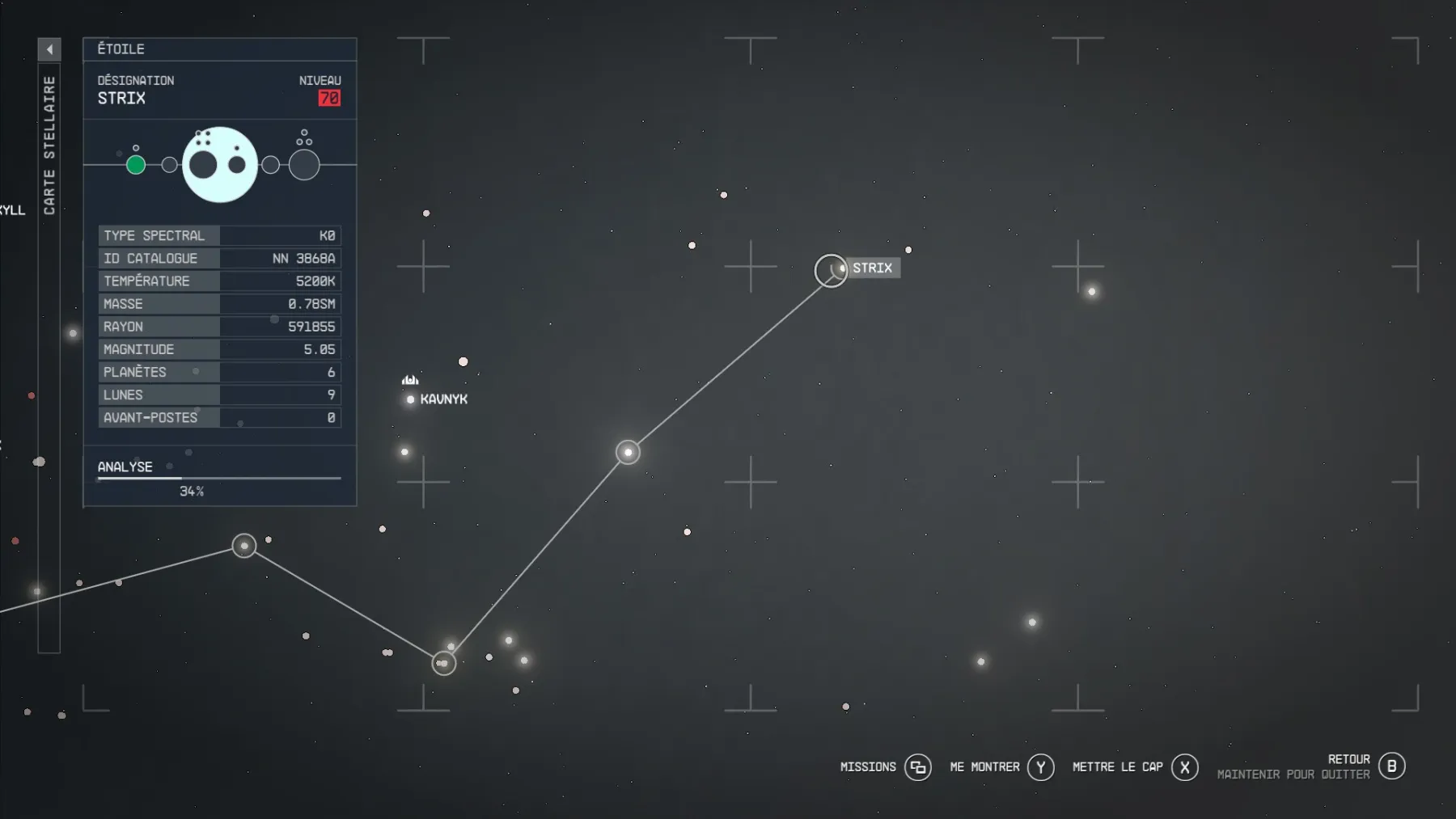The image size is (1456, 819).
Task: Select the circled Strix star marker
Action: click(x=831, y=270)
